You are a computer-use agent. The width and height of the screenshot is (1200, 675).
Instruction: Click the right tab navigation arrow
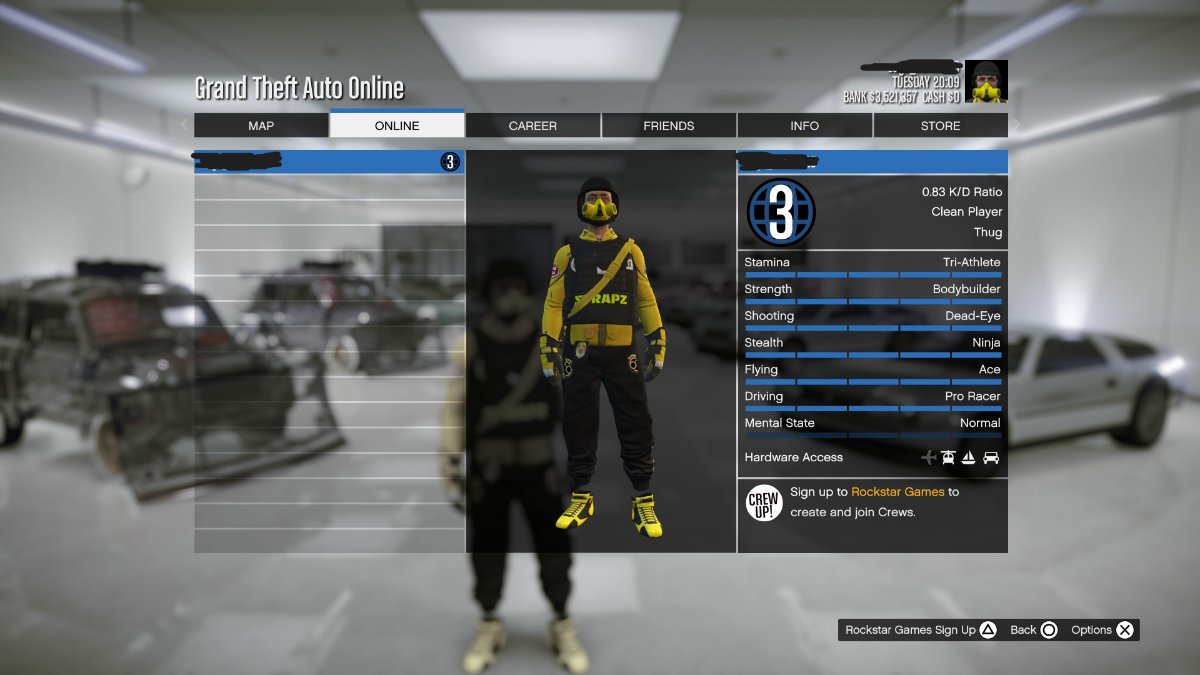tap(1017, 125)
